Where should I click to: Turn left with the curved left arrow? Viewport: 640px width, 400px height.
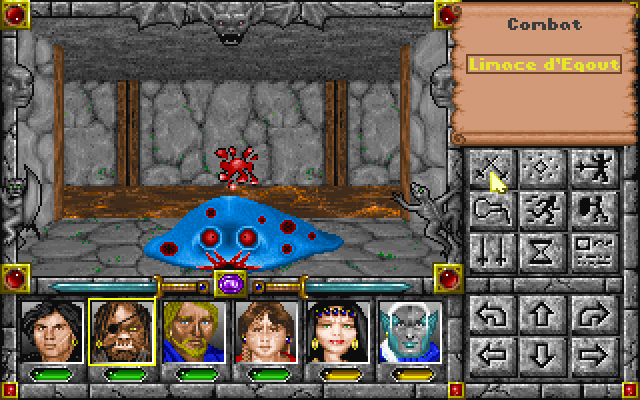(492, 314)
